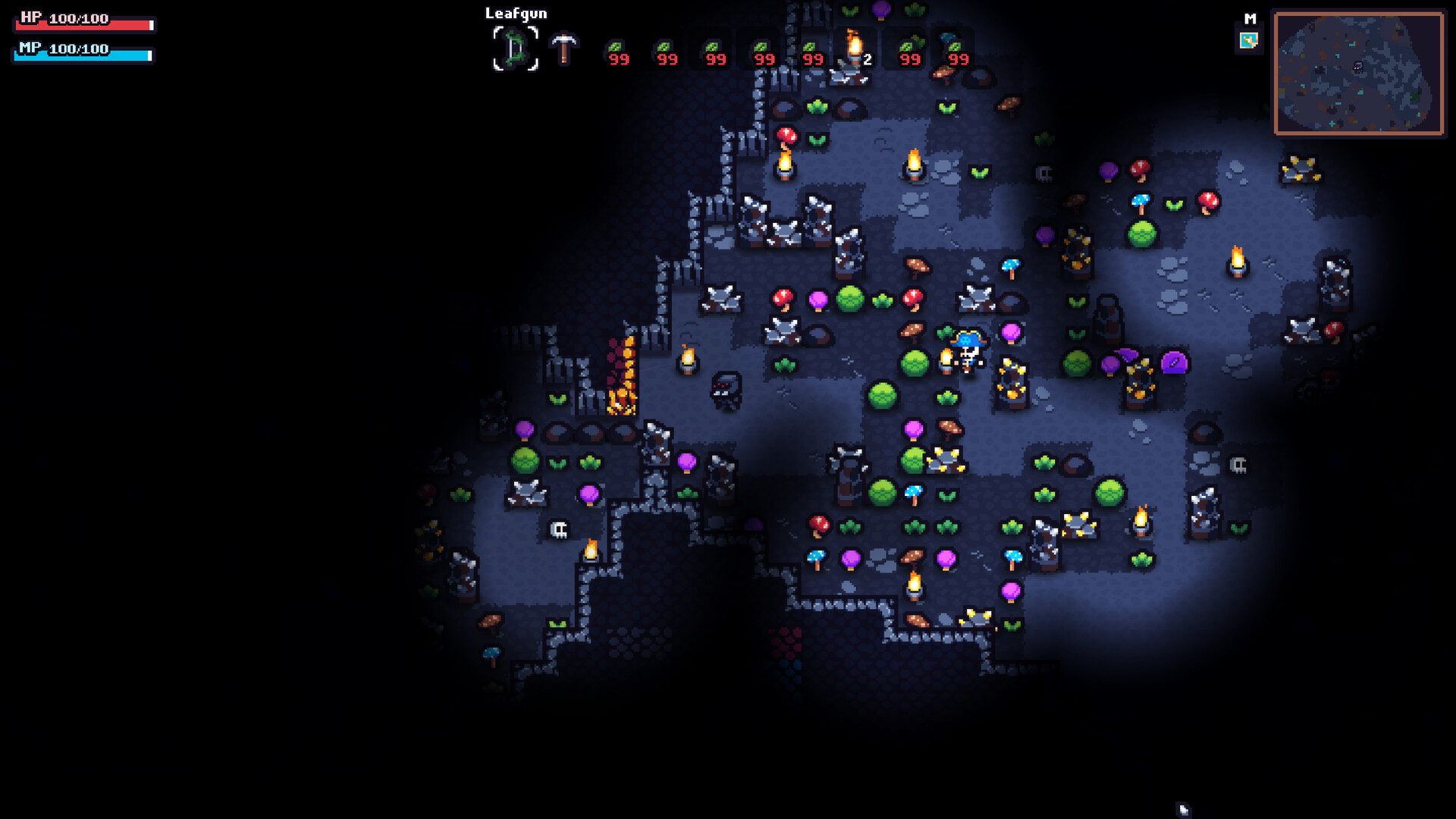Select the torch item slot showing 2

(x=852, y=47)
